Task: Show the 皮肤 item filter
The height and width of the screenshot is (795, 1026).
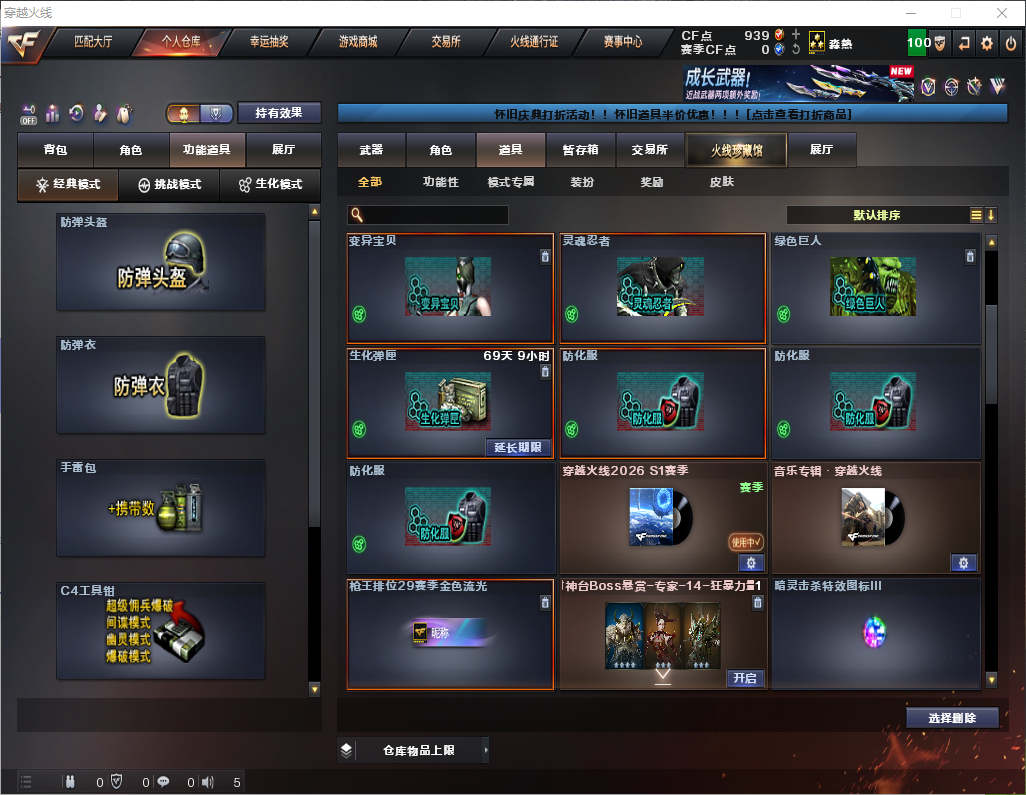Action: [721, 182]
